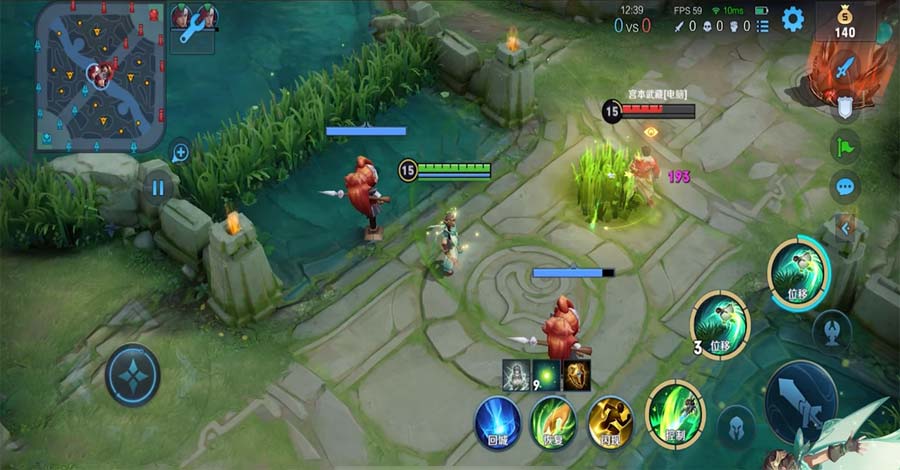Select the white shield quick-buy icon
This screenshot has height=470, width=900.
(845, 108)
